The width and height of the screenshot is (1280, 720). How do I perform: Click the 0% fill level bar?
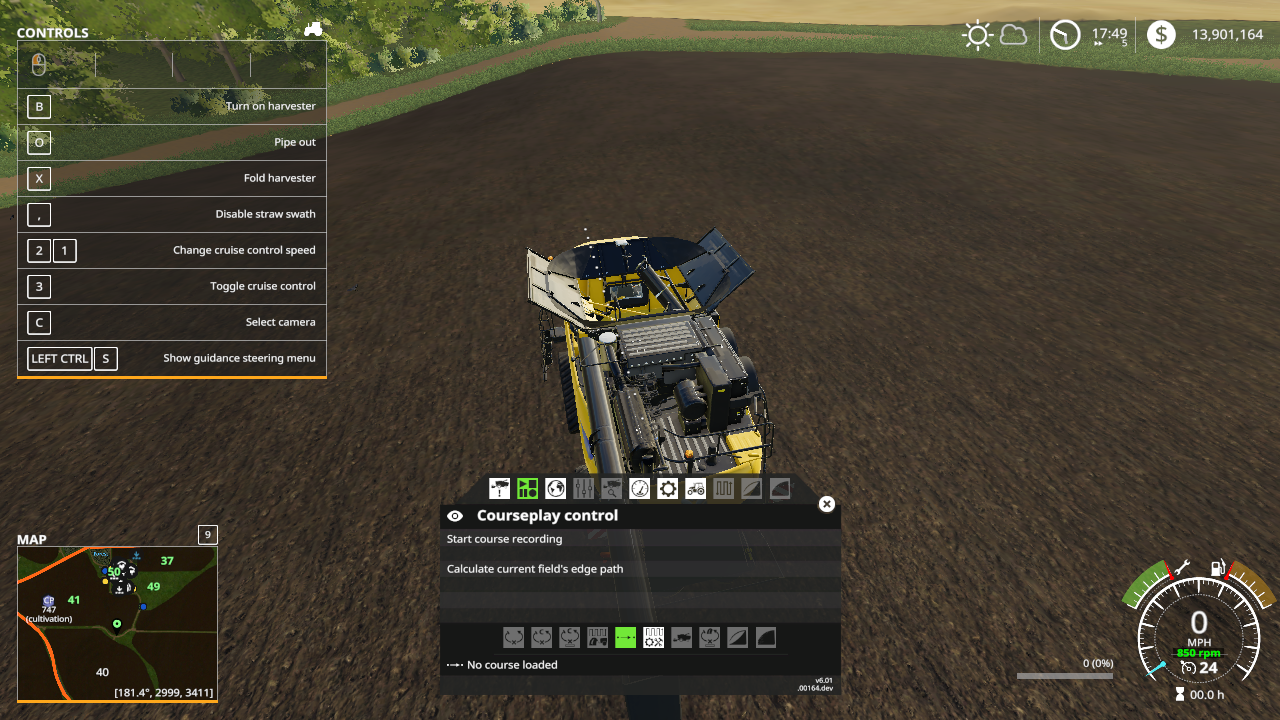click(x=1065, y=675)
